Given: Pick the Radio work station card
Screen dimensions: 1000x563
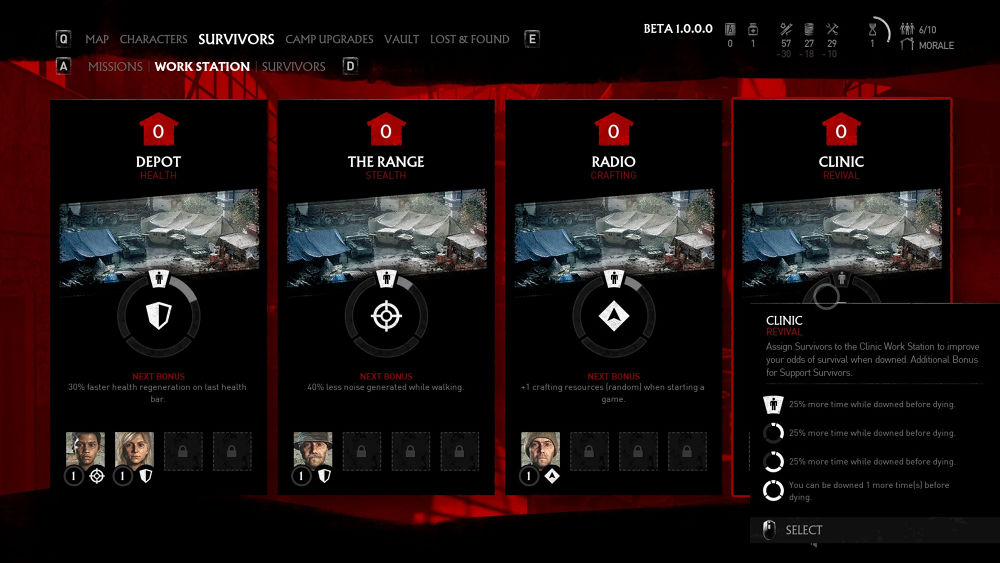Looking at the screenshot, I should tap(613, 161).
